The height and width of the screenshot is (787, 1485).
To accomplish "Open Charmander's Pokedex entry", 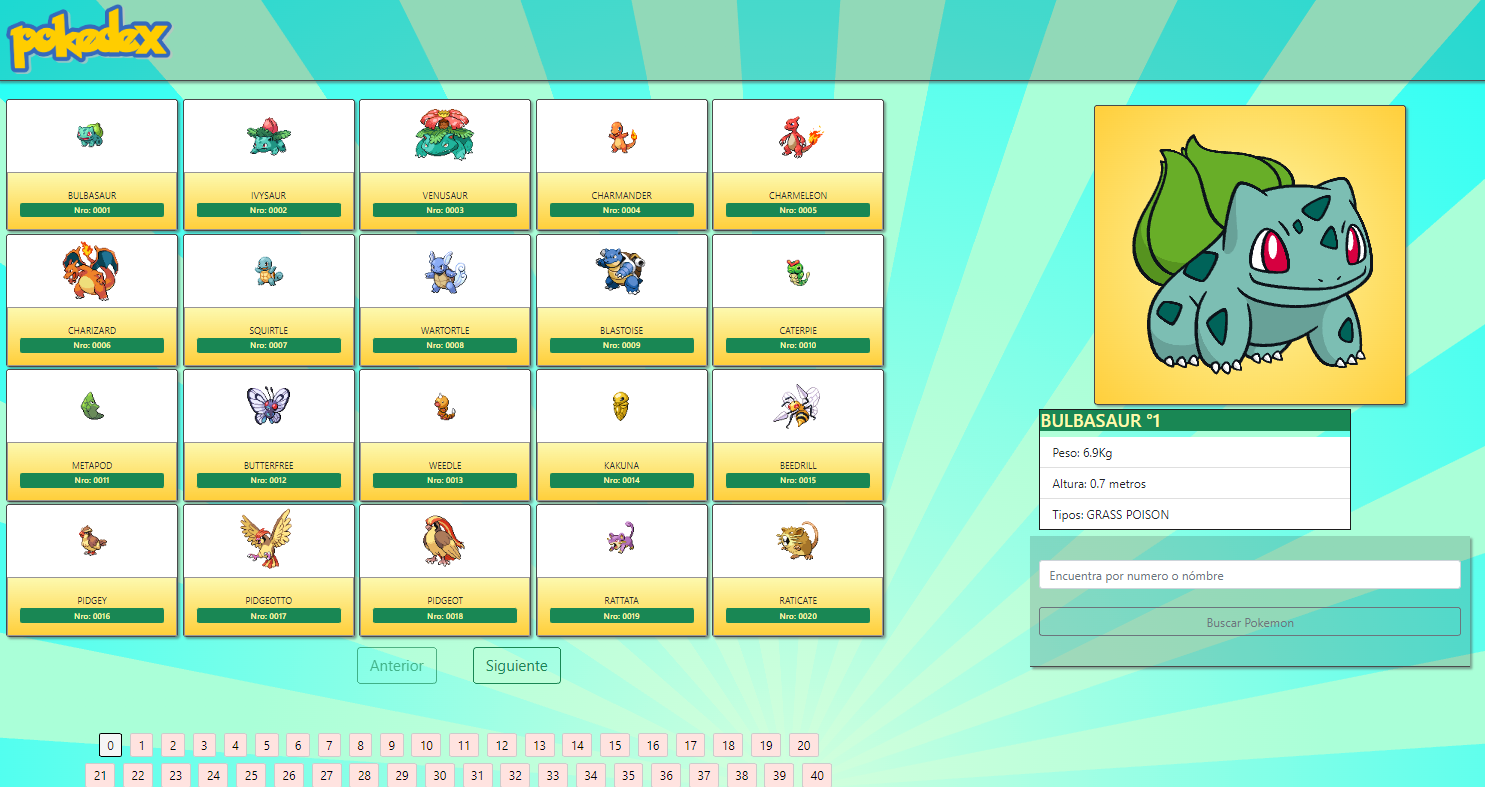I will click(621, 137).
